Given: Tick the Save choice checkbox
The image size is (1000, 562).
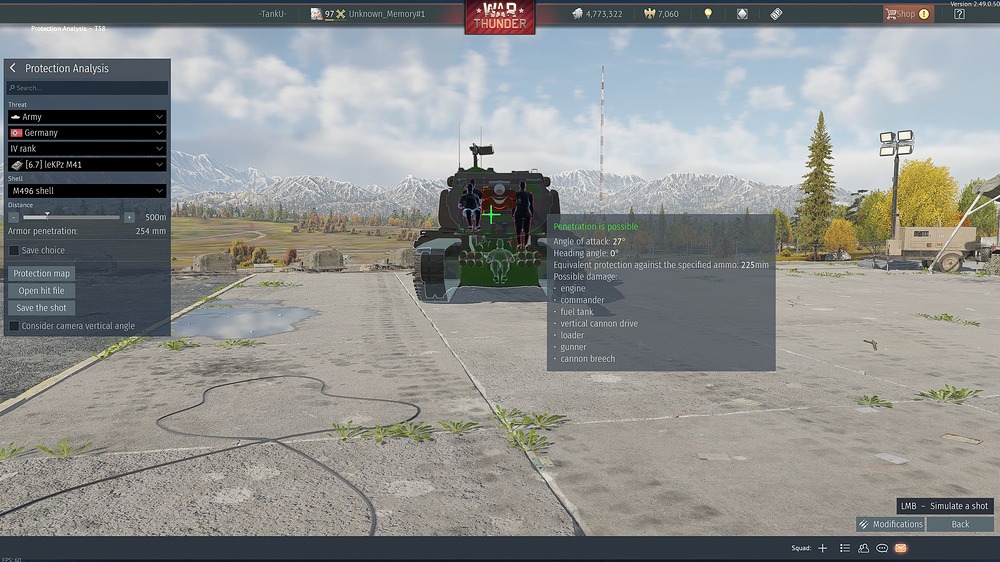Looking at the screenshot, I should tap(14, 250).
